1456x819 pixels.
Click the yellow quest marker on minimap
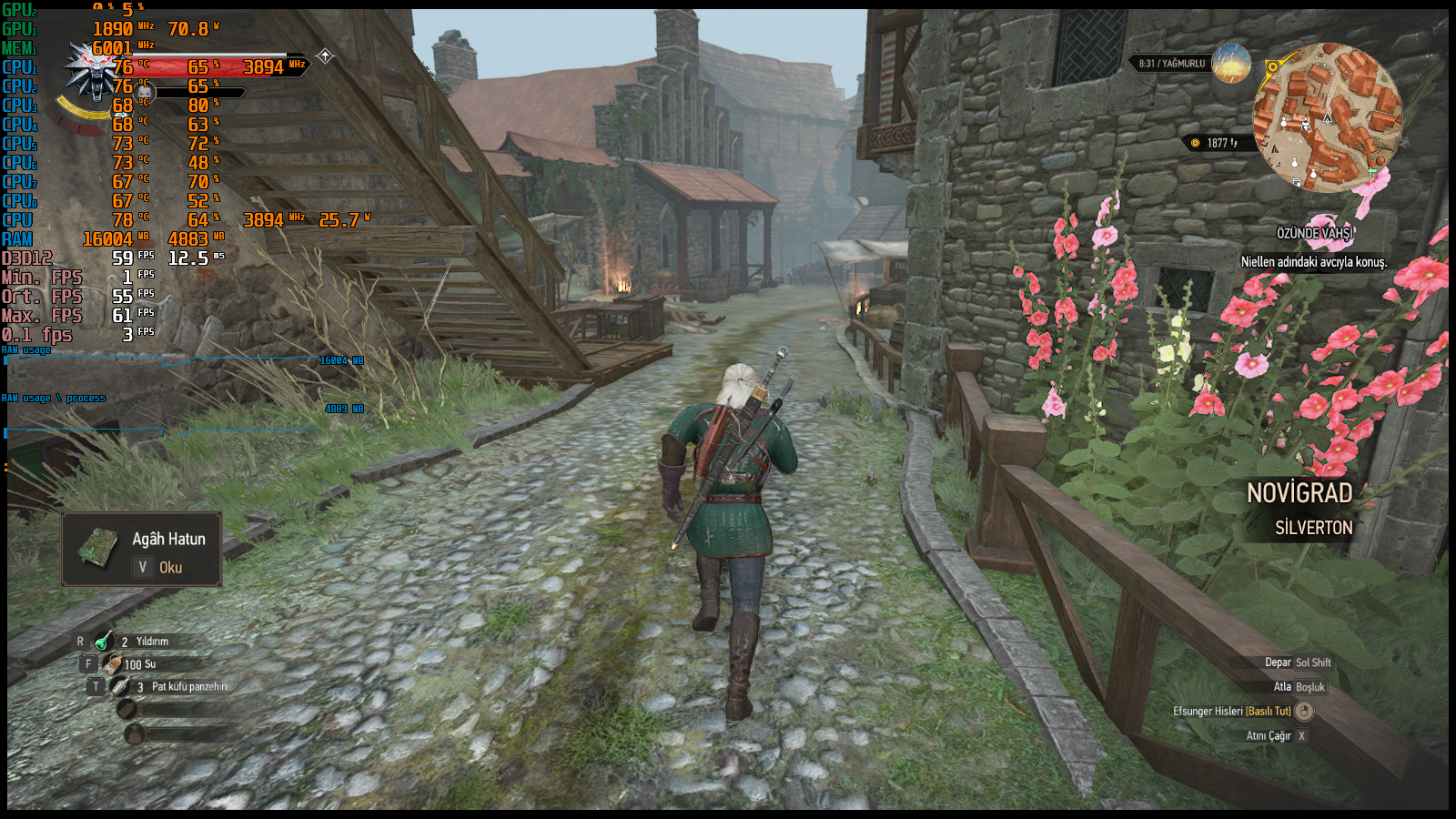tap(1272, 67)
